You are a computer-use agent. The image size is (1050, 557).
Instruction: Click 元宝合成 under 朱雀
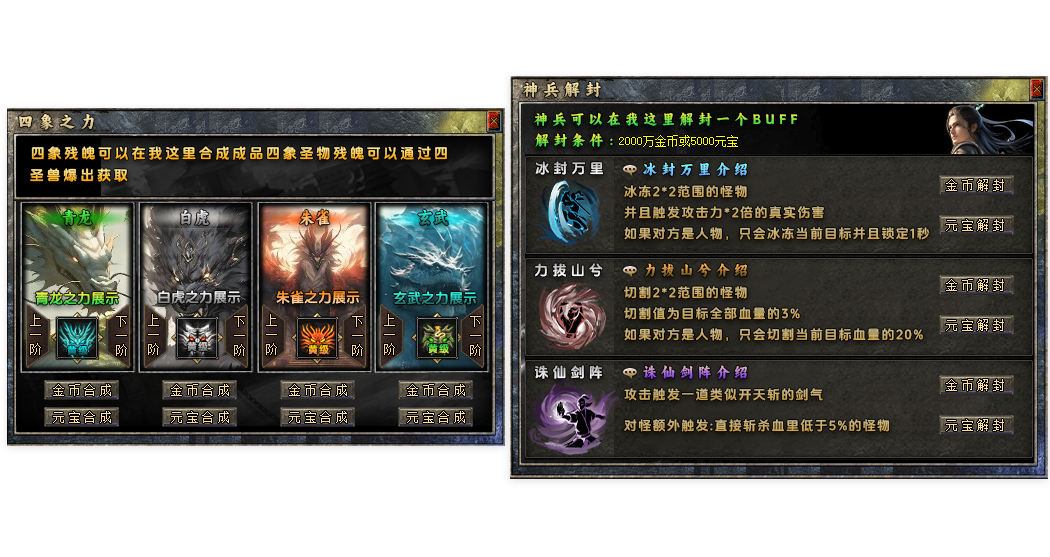click(x=317, y=417)
